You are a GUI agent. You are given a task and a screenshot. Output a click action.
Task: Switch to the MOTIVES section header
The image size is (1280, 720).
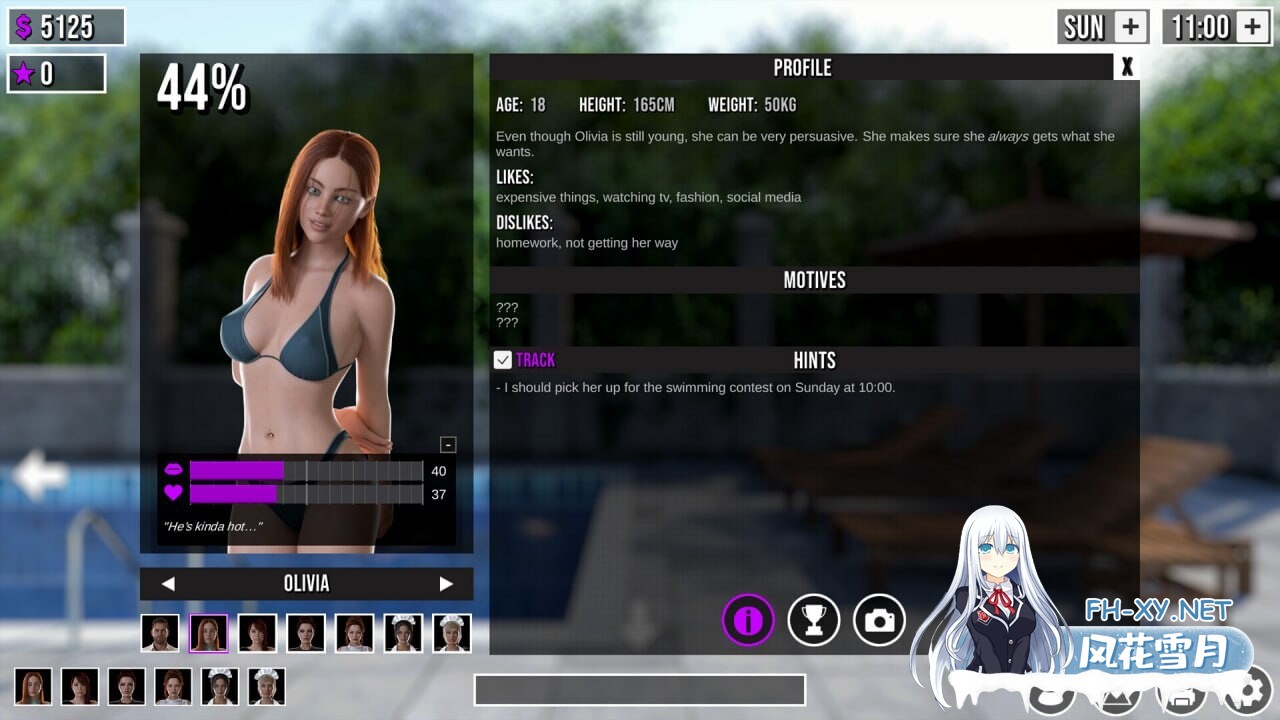[814, 280]
